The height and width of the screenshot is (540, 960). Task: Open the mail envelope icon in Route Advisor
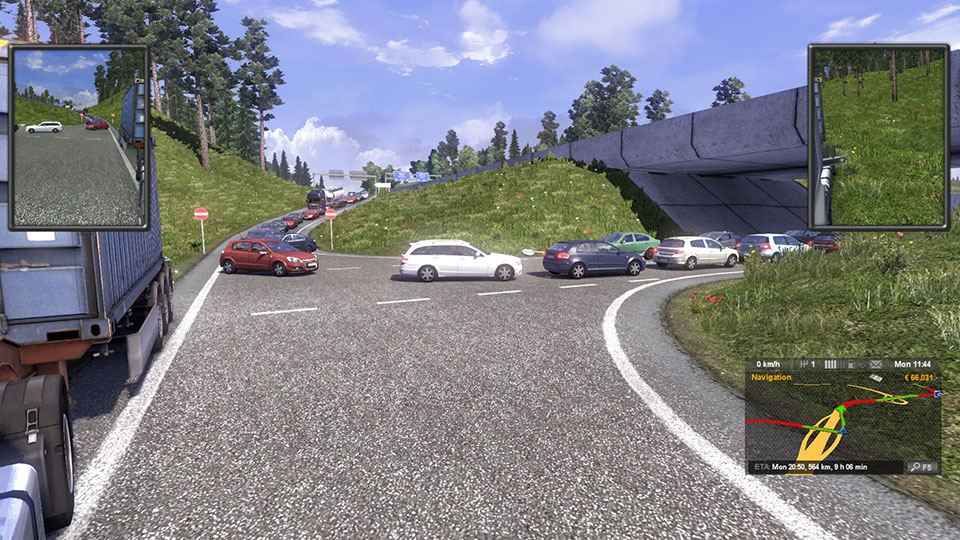(x=876, y=364)
